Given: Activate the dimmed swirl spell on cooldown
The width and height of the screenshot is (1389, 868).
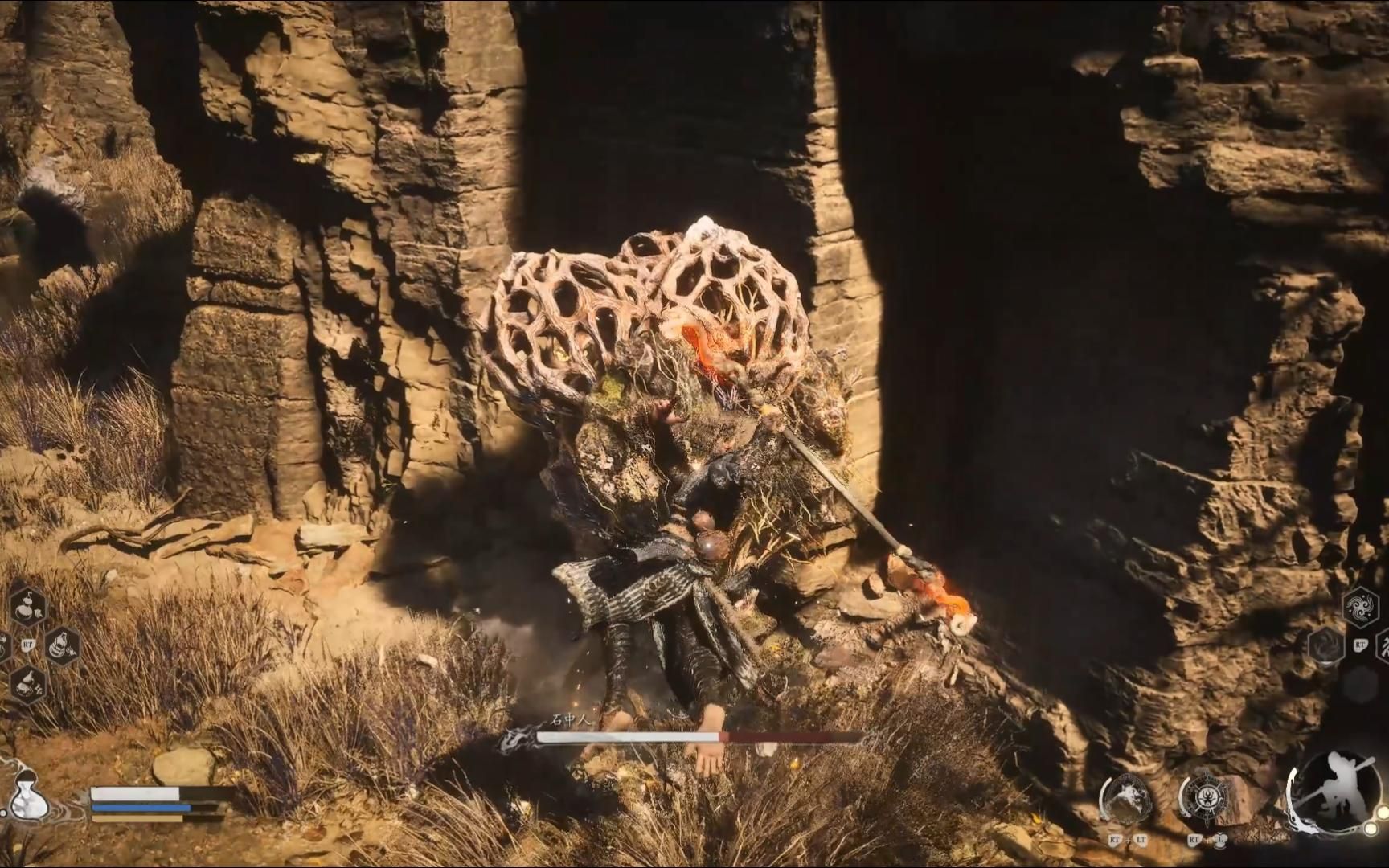Looking at the screenshot, I should pos(1326,645).
